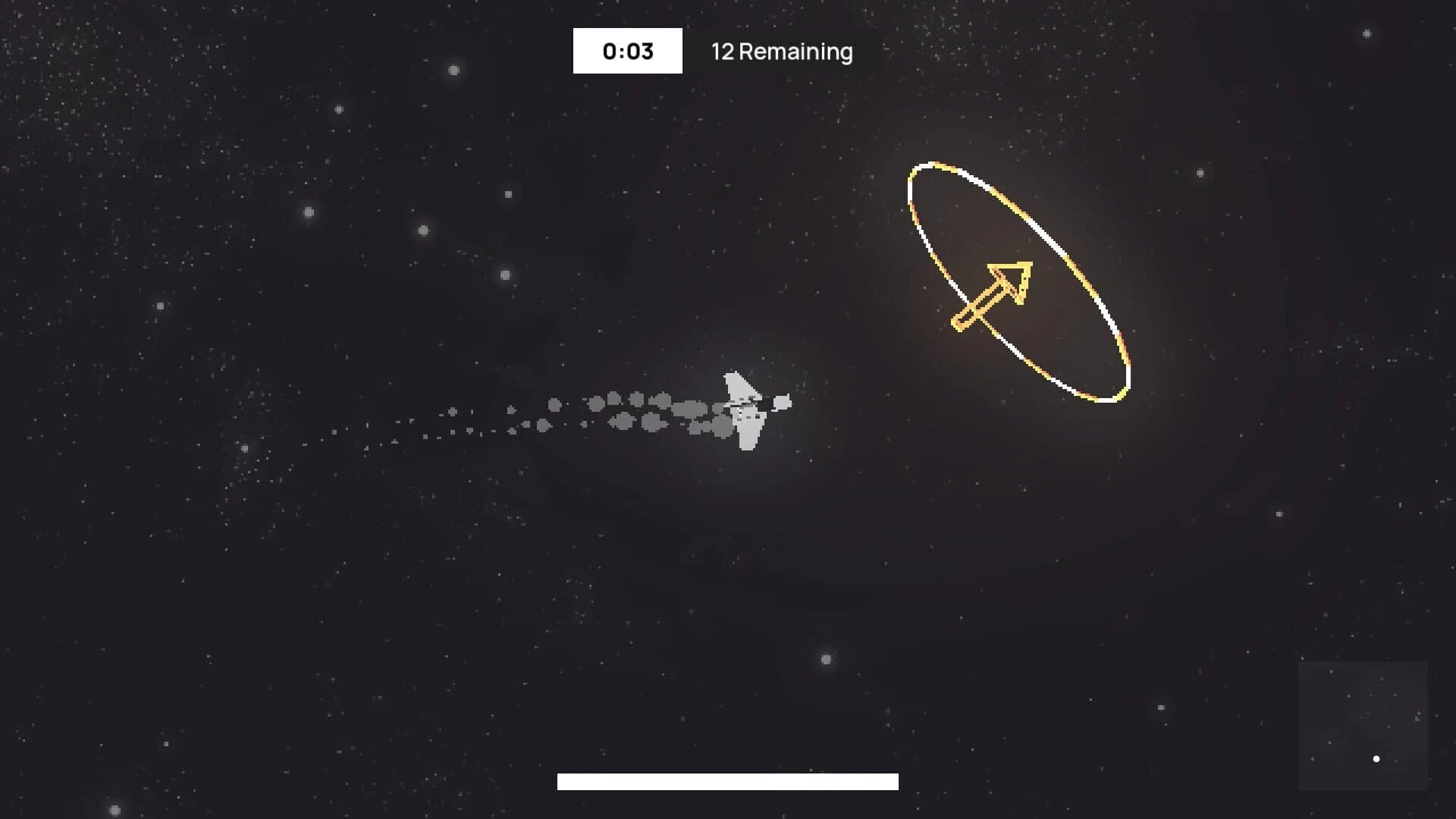Image resolution: width=1456 pixels, height=819 pixels.
Task: Click the large star below the spaceship
Action: click(x=826, y=660)
